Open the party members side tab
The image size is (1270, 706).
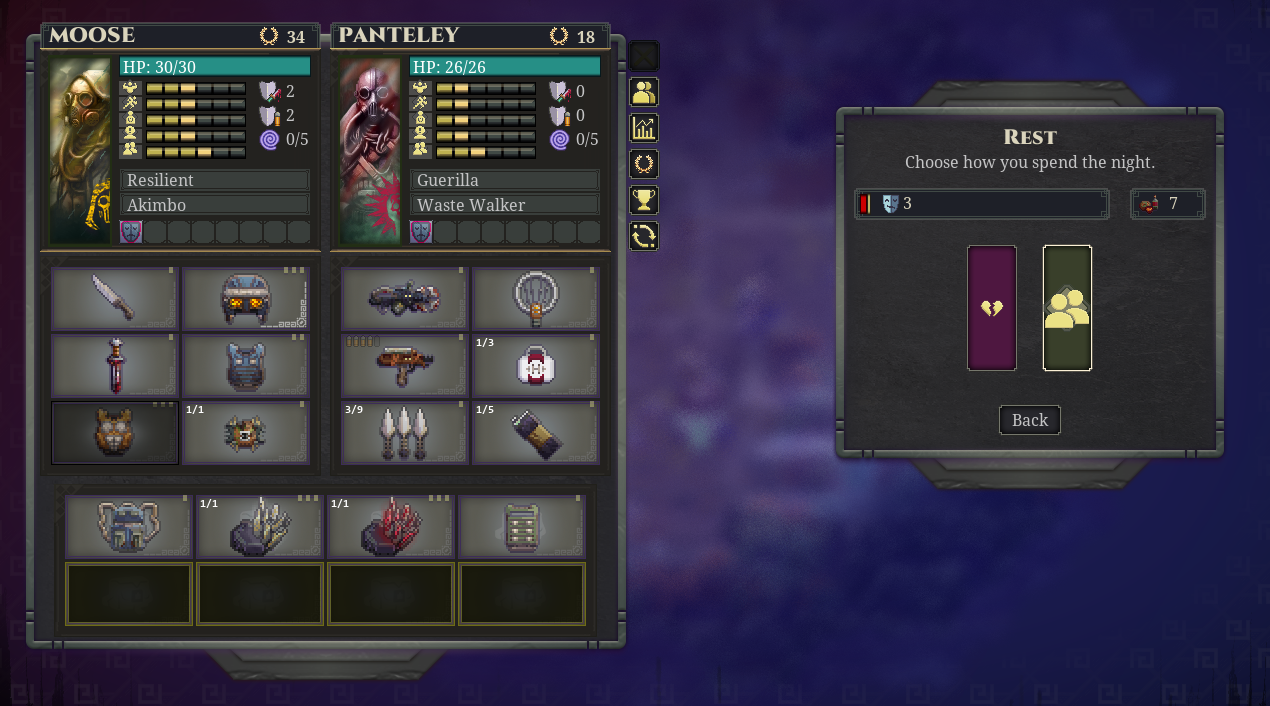coord(644,92)
